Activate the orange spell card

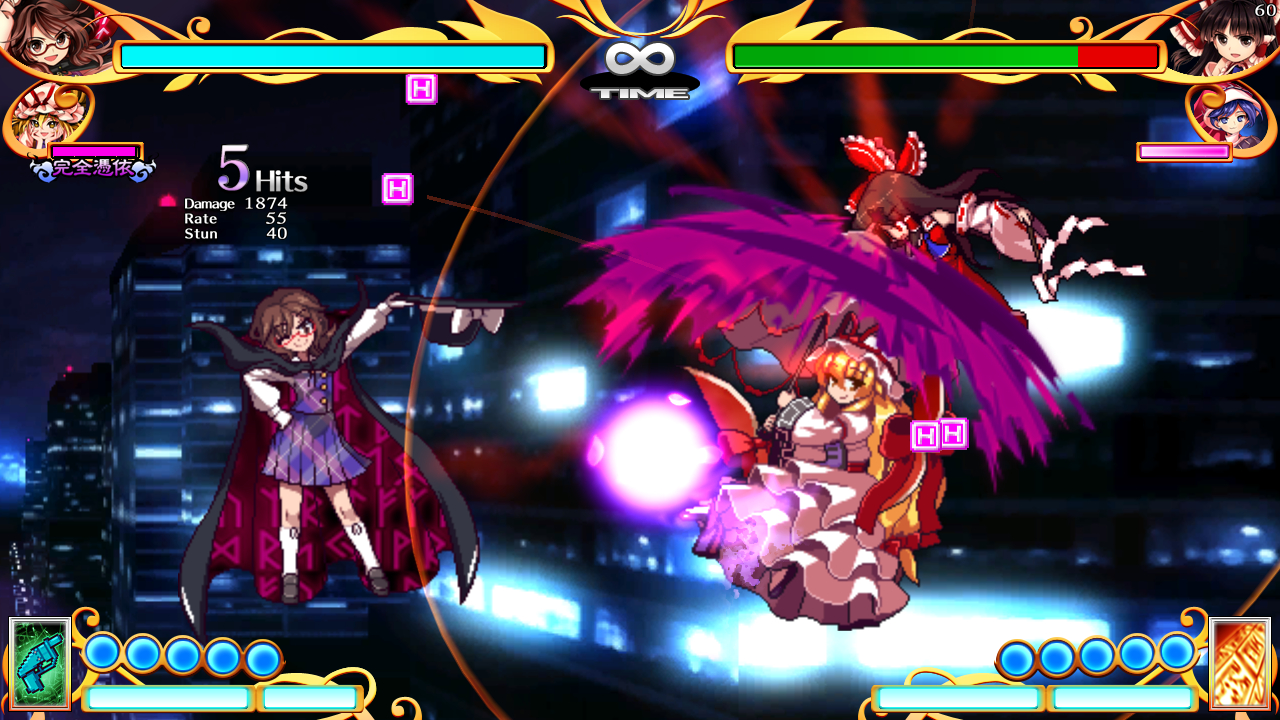(1239, 663)
